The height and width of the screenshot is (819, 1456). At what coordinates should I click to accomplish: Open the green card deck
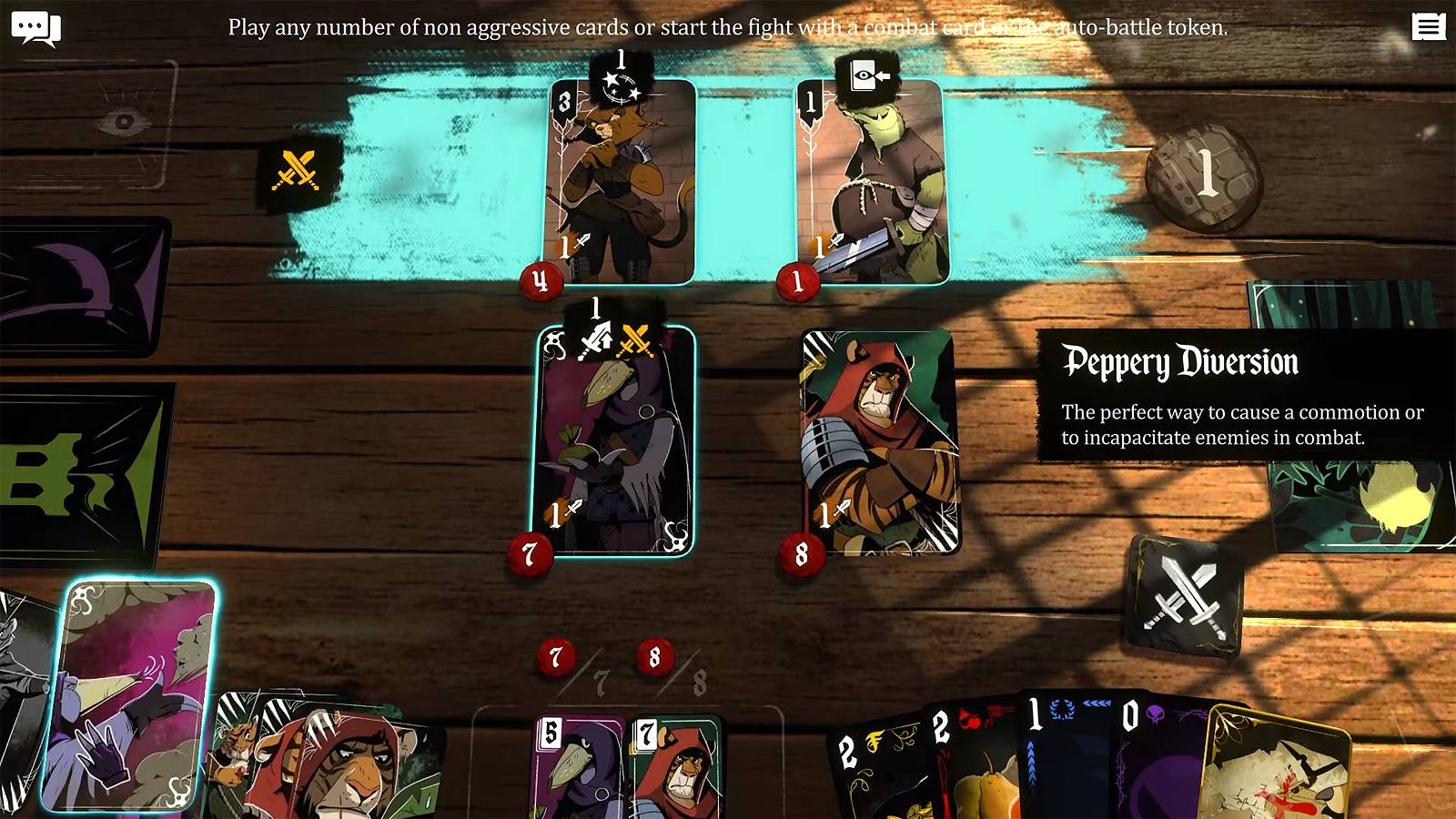click(82, 473)
